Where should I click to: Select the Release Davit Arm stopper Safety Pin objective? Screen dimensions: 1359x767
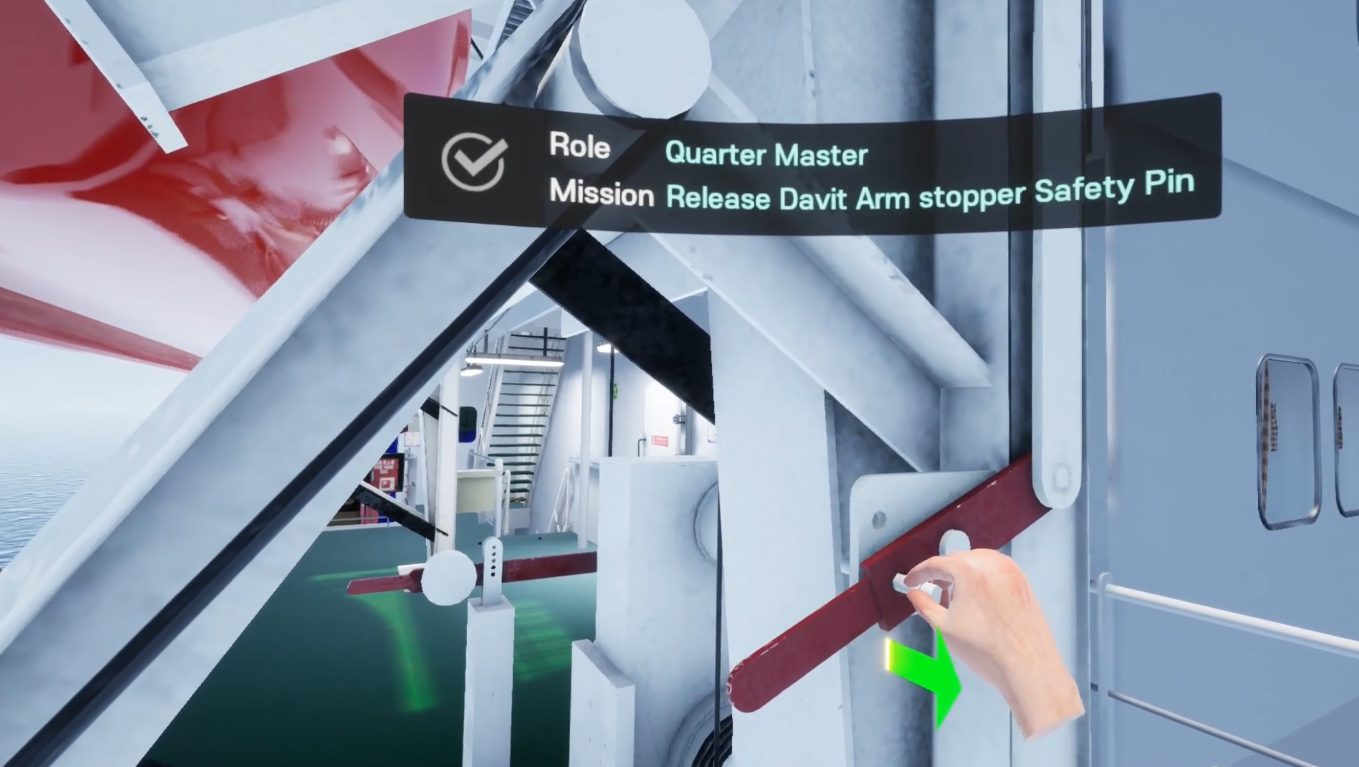930,193
